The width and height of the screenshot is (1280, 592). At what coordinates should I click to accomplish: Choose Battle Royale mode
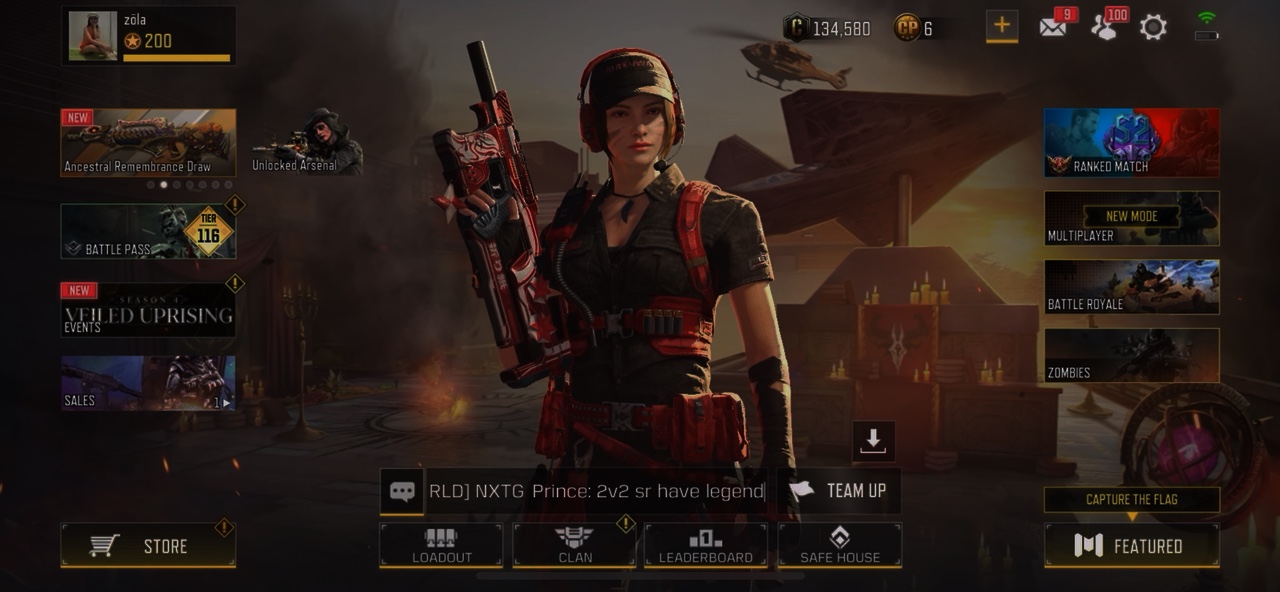click(1131, 287)
